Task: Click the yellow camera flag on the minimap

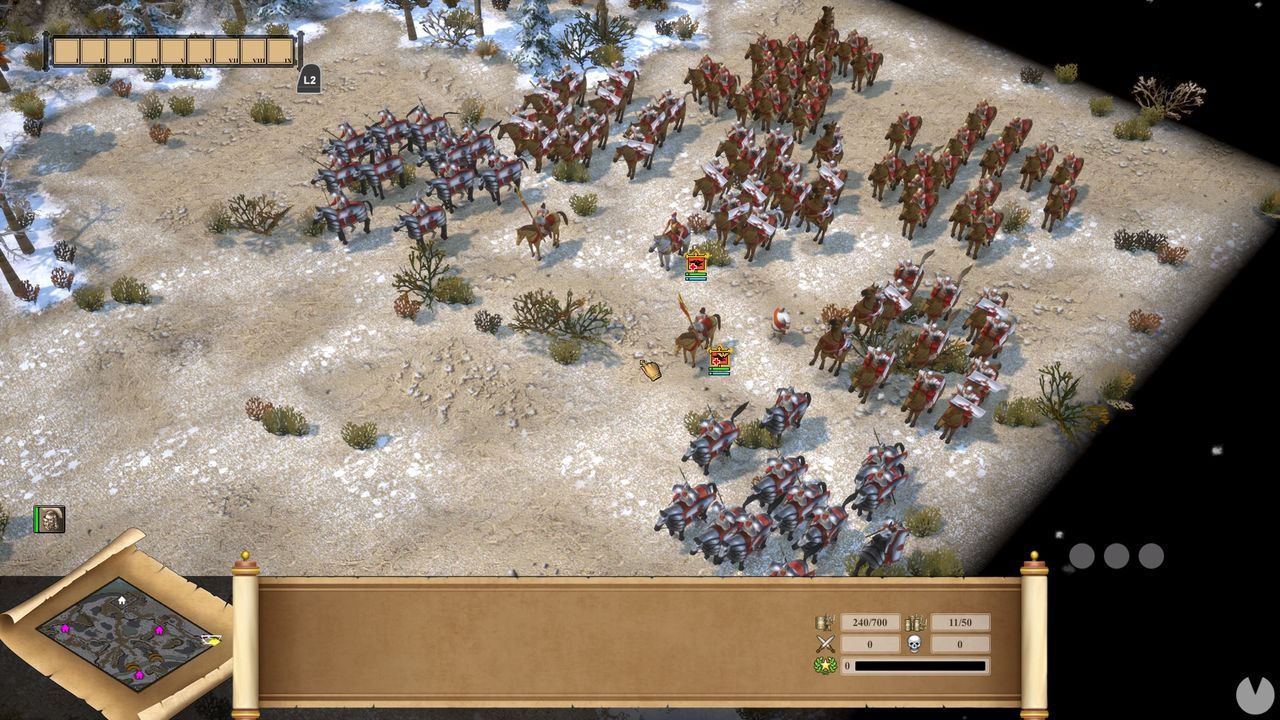Action: [212, 640]
